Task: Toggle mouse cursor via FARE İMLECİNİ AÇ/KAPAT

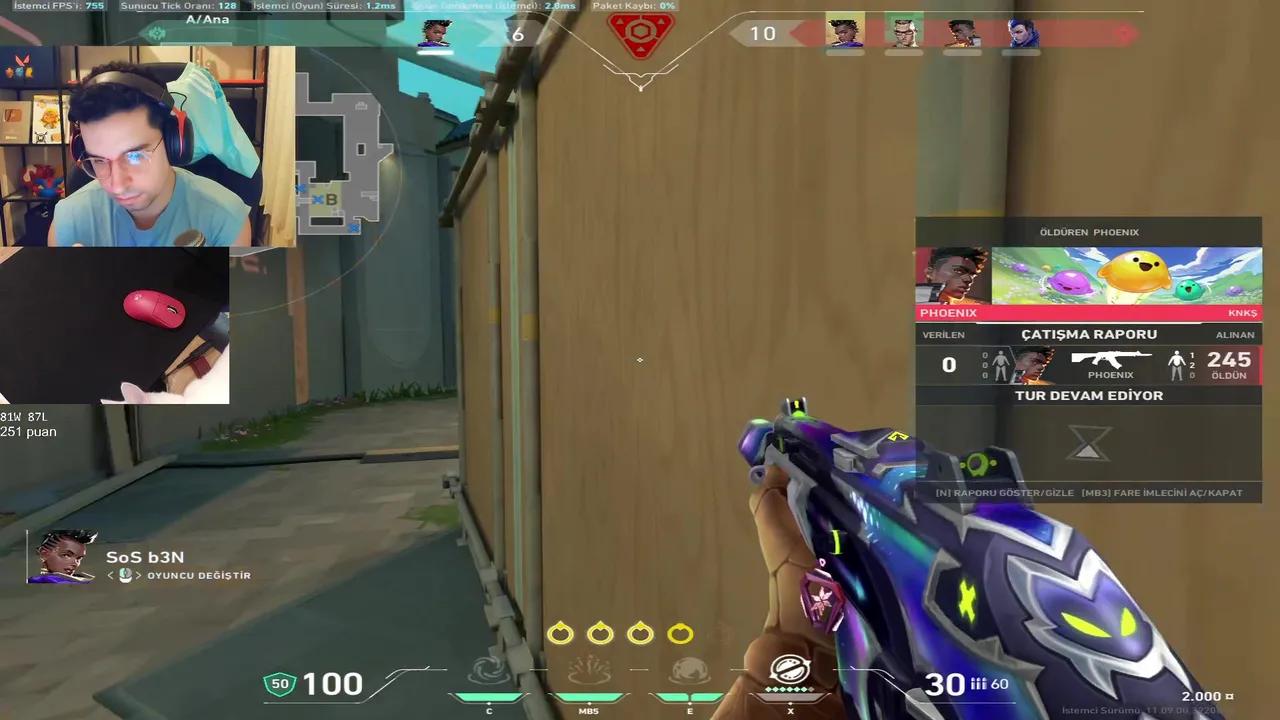Action: pyautogui.click(x=1160, y=492)
